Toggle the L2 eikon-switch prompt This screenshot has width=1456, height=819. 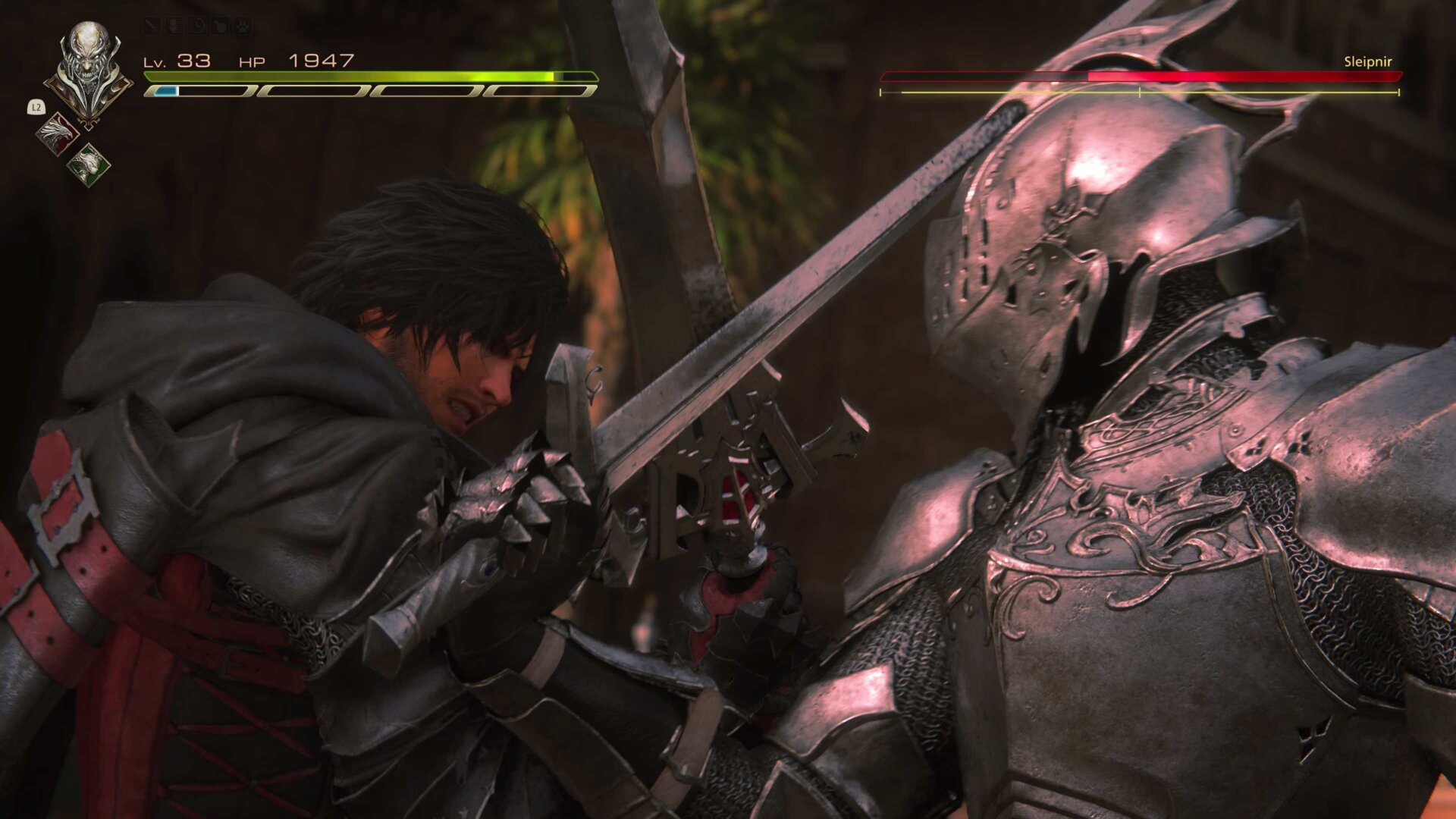coord(36,107)
